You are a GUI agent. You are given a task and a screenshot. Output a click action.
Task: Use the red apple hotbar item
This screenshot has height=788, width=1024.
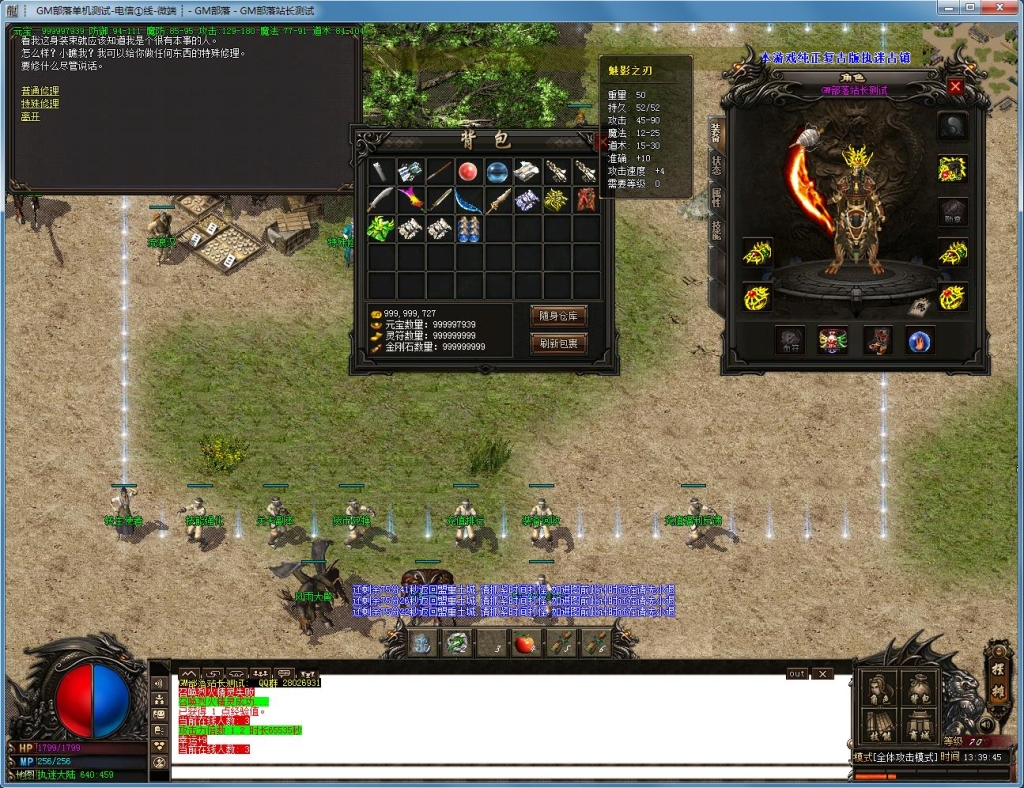[x=525, y=642]
